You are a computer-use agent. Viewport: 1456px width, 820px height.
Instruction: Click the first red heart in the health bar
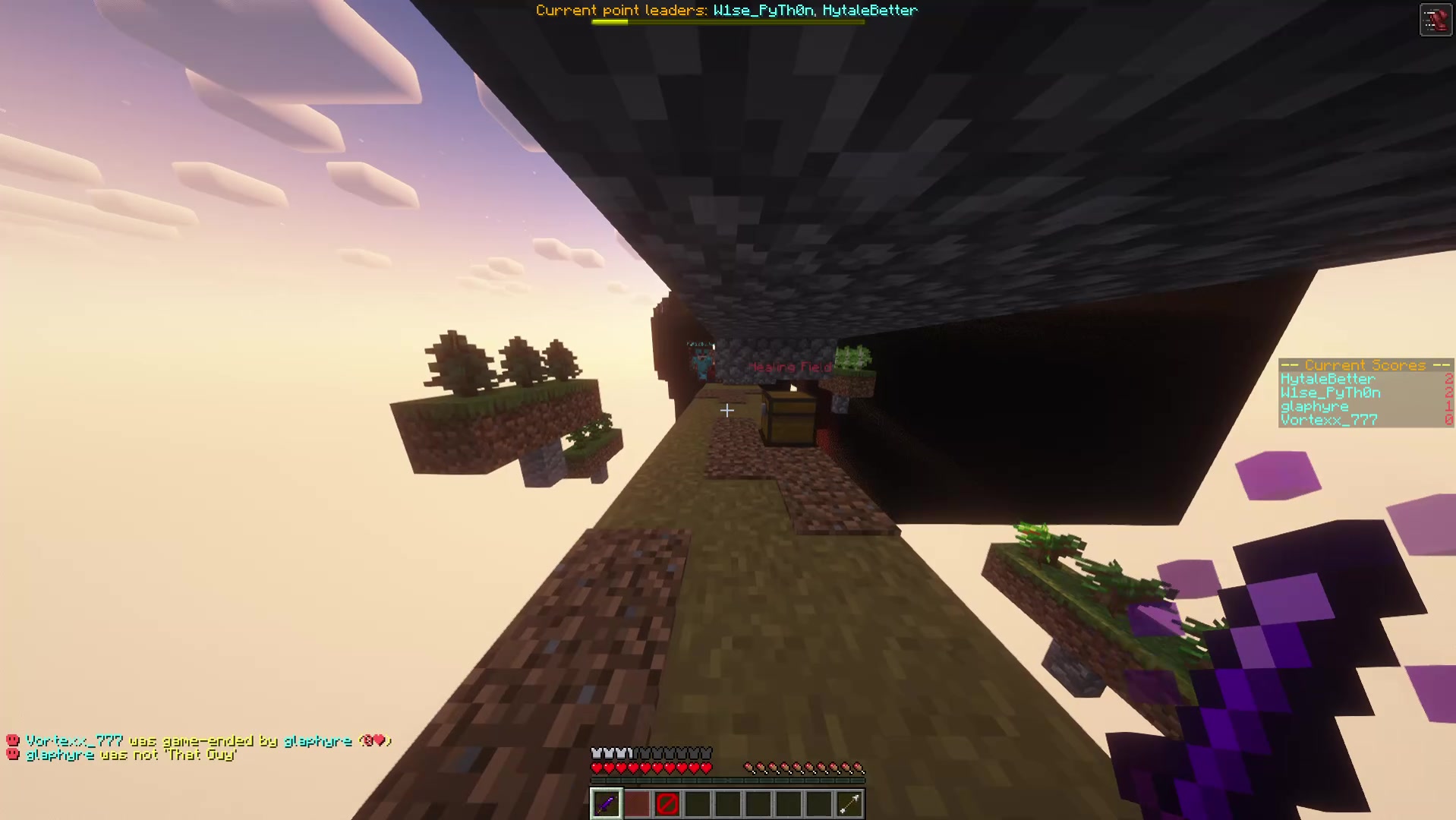(x=597, y=767)
